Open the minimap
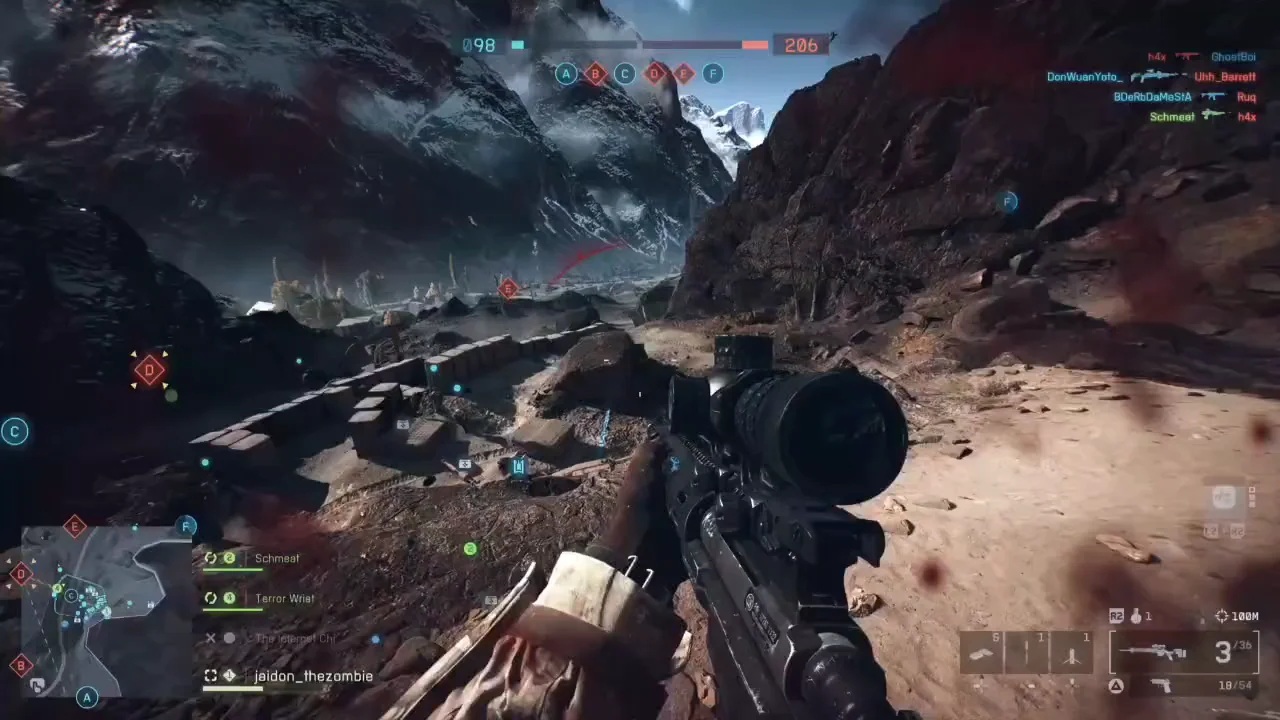This screenshot has height=720, width=1280. point(106,611)
